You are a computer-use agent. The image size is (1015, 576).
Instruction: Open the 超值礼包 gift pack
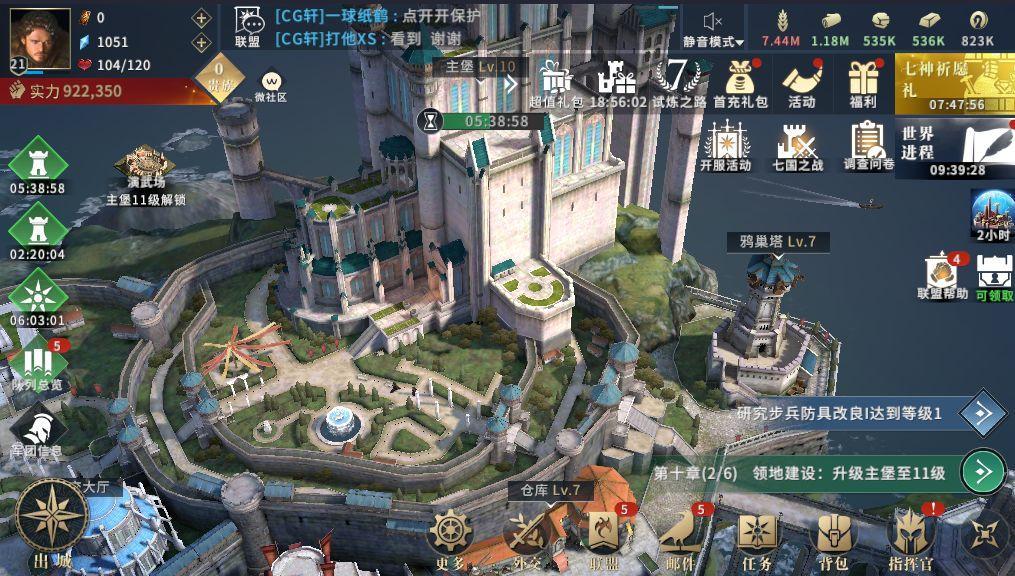coord(556,81)
